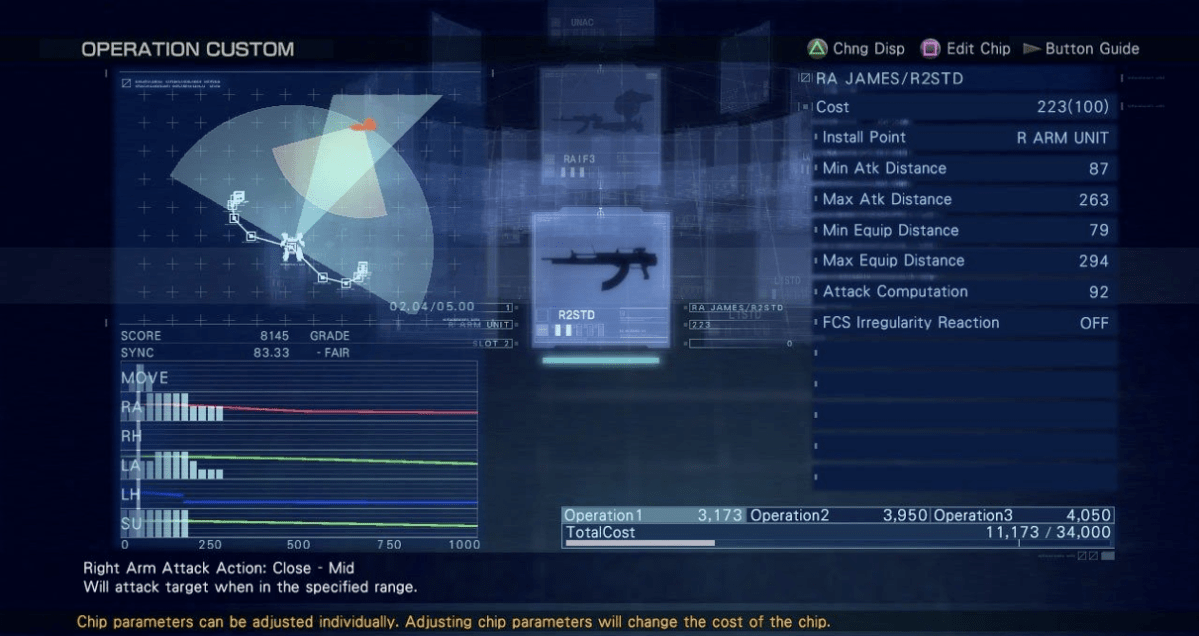Select the Max Atk Distance parameter row
The height and width of the screenshot is (636, 1199).
coord(964,200)
